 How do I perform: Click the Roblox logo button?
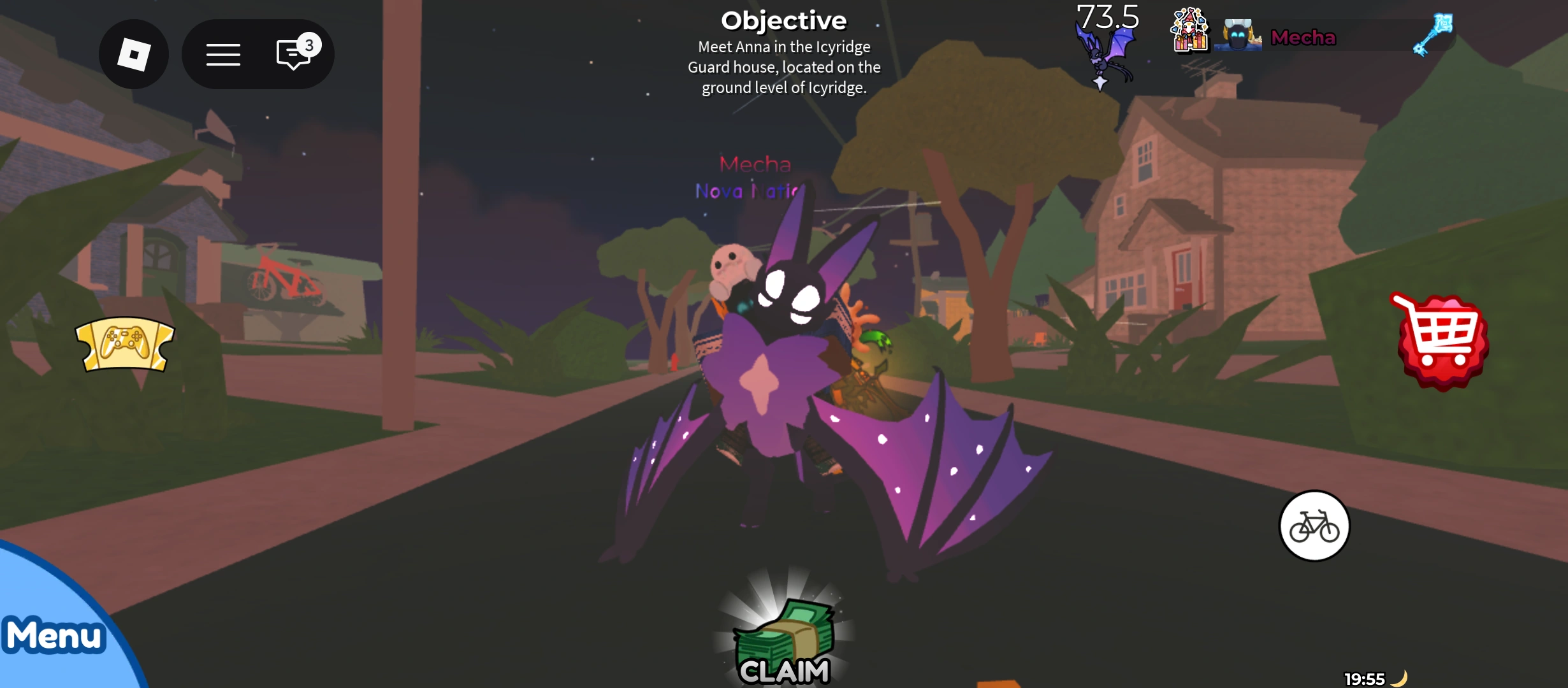tap(133, 54)
